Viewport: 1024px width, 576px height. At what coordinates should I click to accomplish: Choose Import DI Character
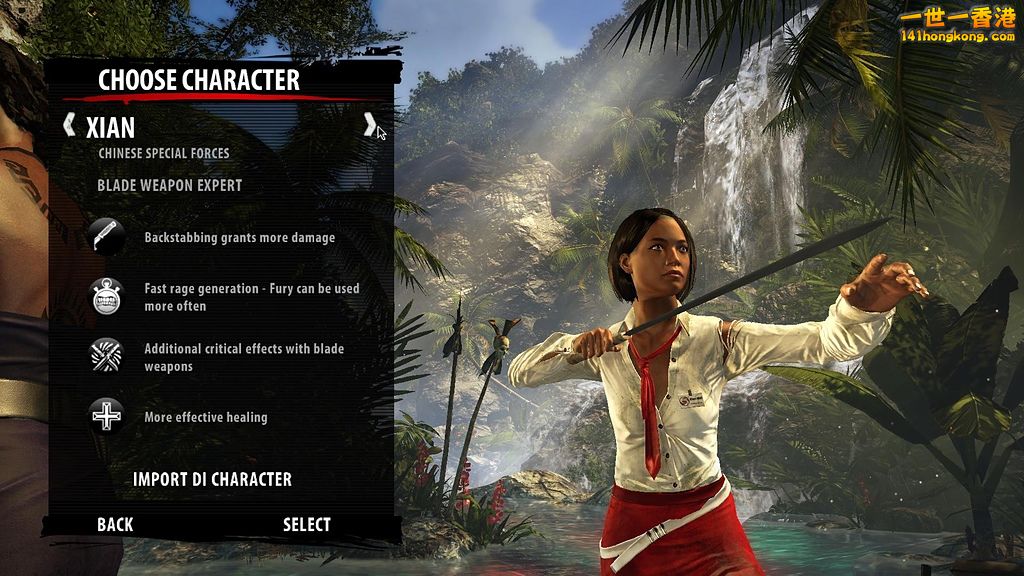(212, 479)
